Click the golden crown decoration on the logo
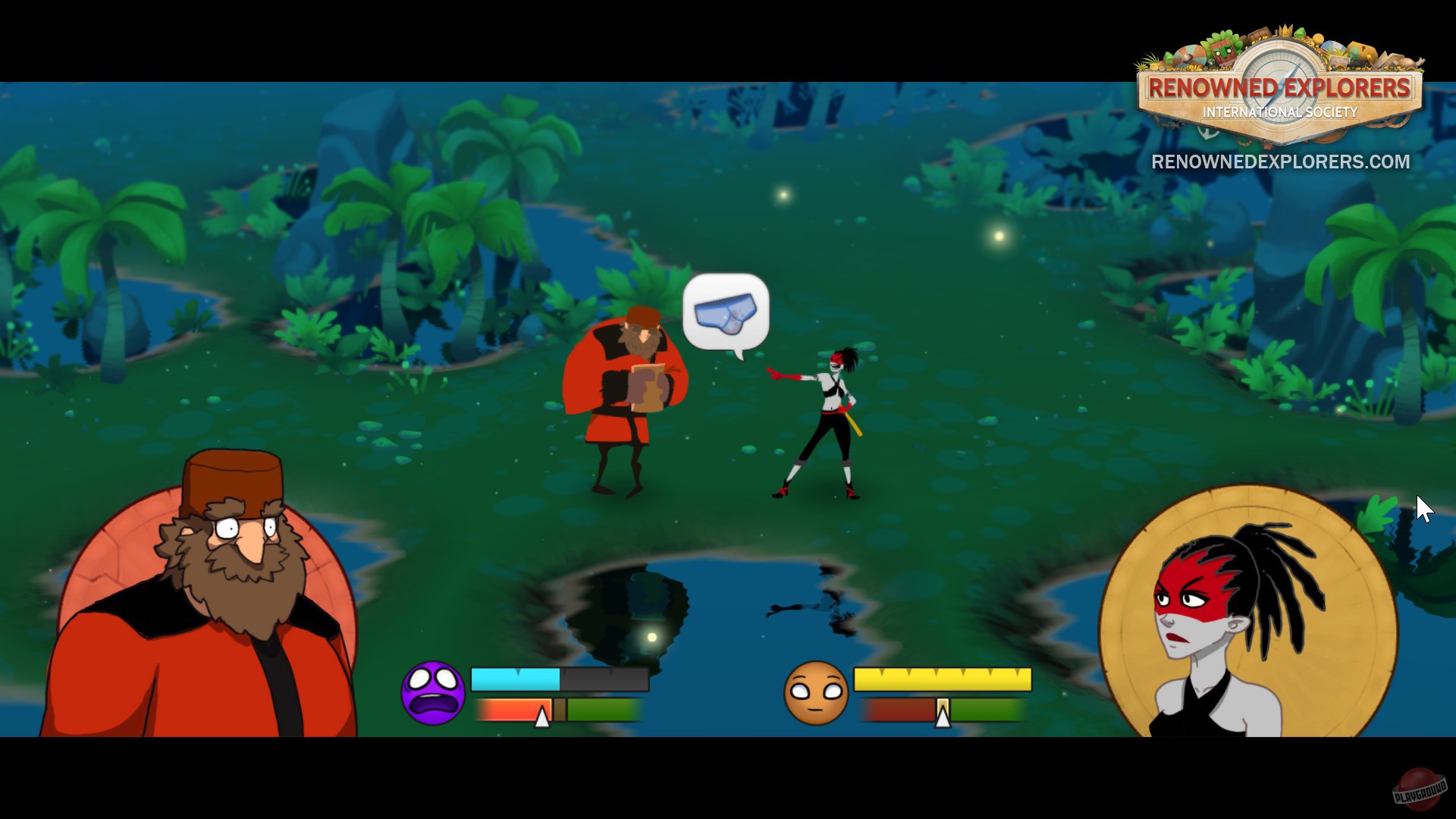Image resolution: width=1456 pixels, height=819 pixels. coord(1284,30)
